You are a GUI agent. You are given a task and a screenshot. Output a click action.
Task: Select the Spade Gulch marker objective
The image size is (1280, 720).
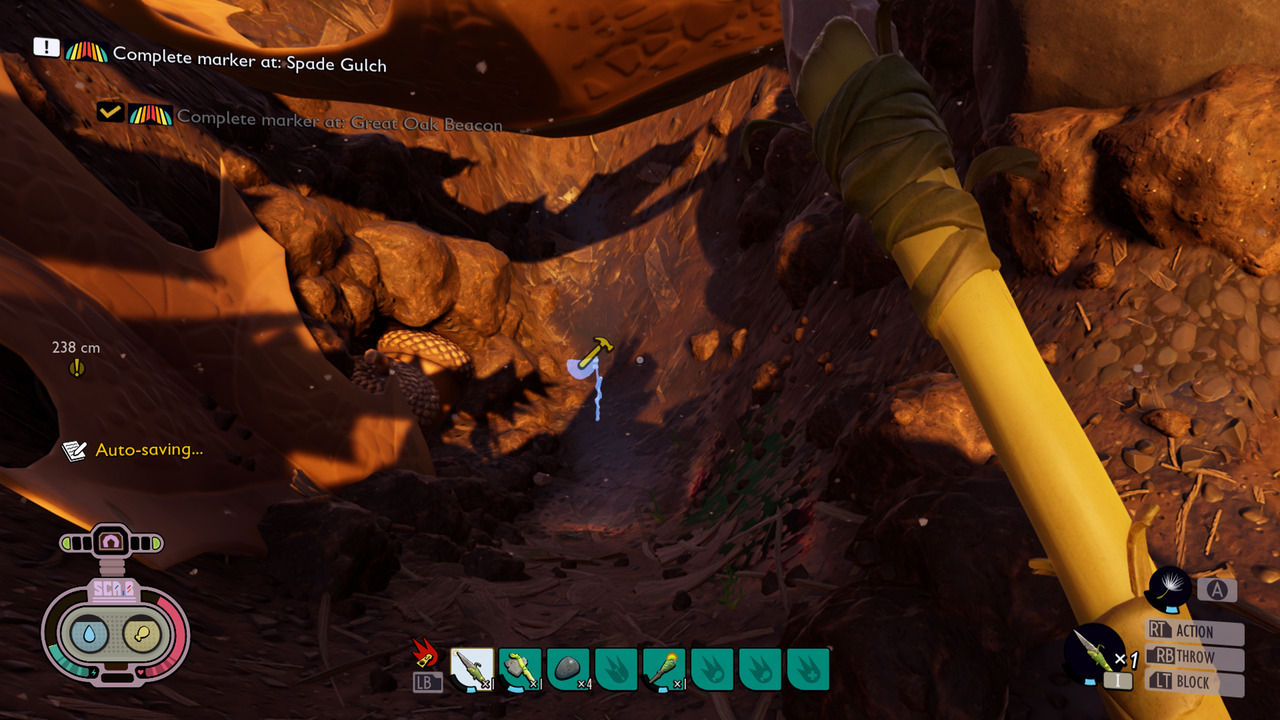tap(249, 56)
